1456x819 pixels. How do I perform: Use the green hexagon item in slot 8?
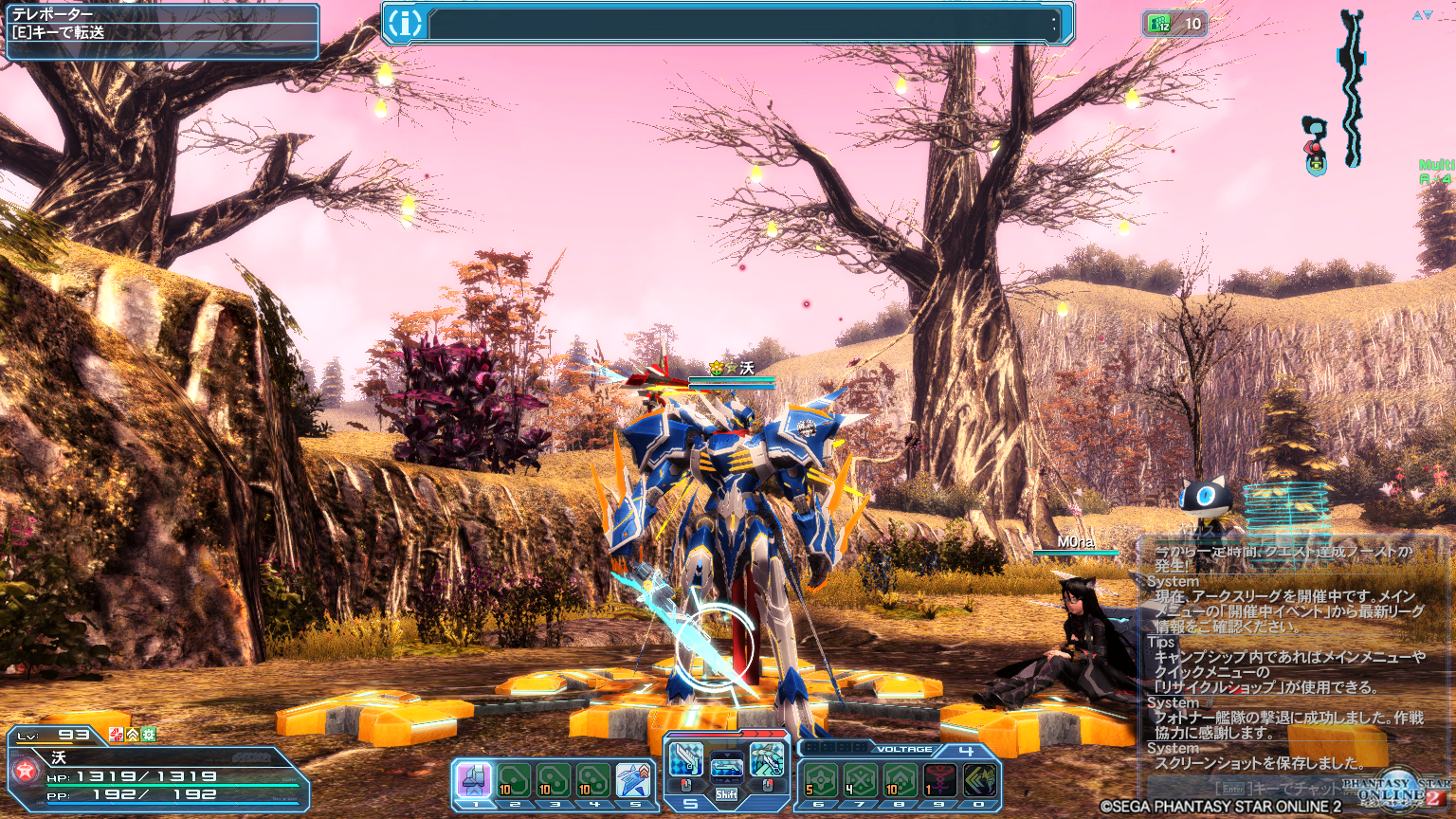click(900, 780)
